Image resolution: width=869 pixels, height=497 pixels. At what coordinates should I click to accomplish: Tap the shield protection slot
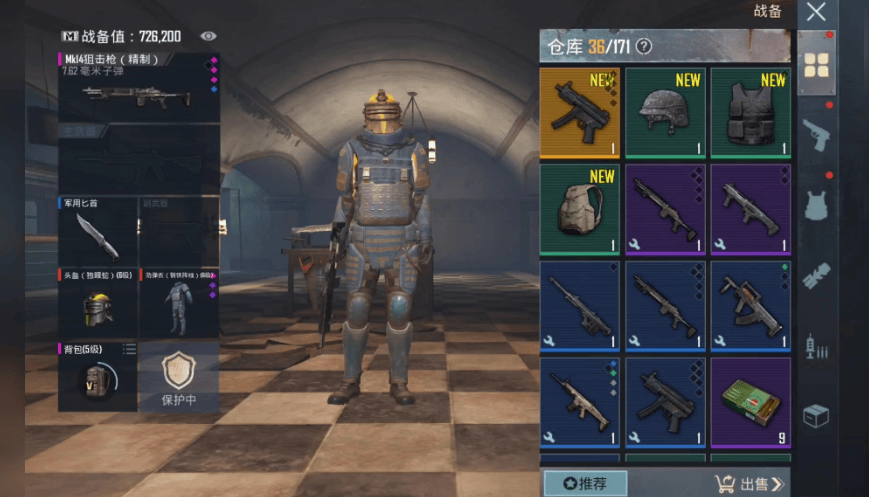pos(178,376)
